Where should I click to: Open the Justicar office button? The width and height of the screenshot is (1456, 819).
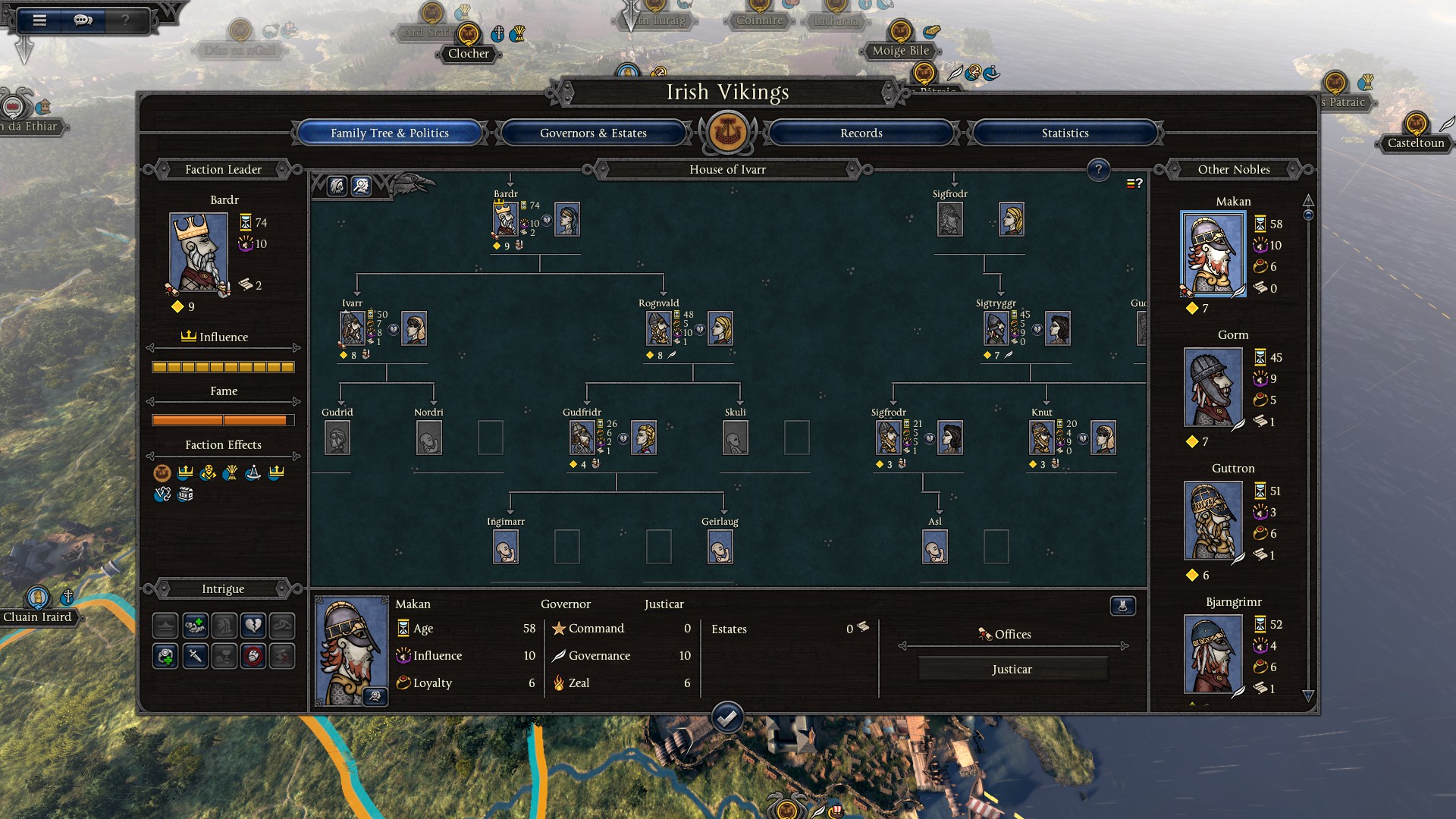(1012, 670)
